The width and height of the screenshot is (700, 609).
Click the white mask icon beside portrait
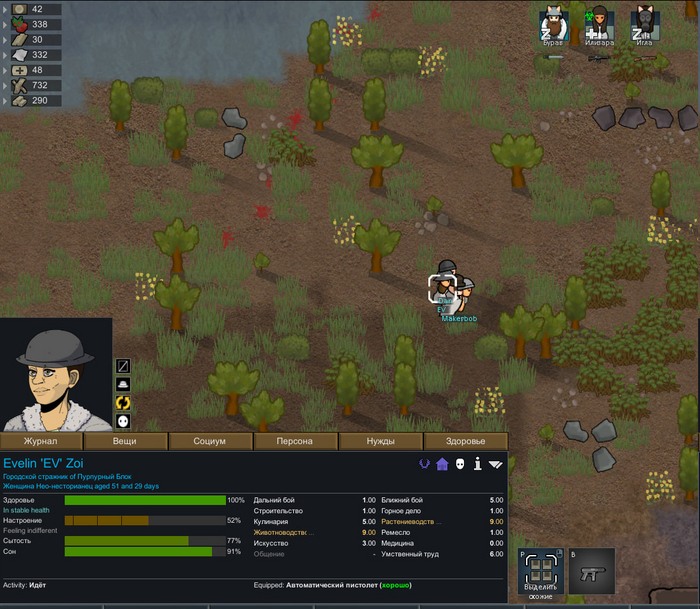123,421
